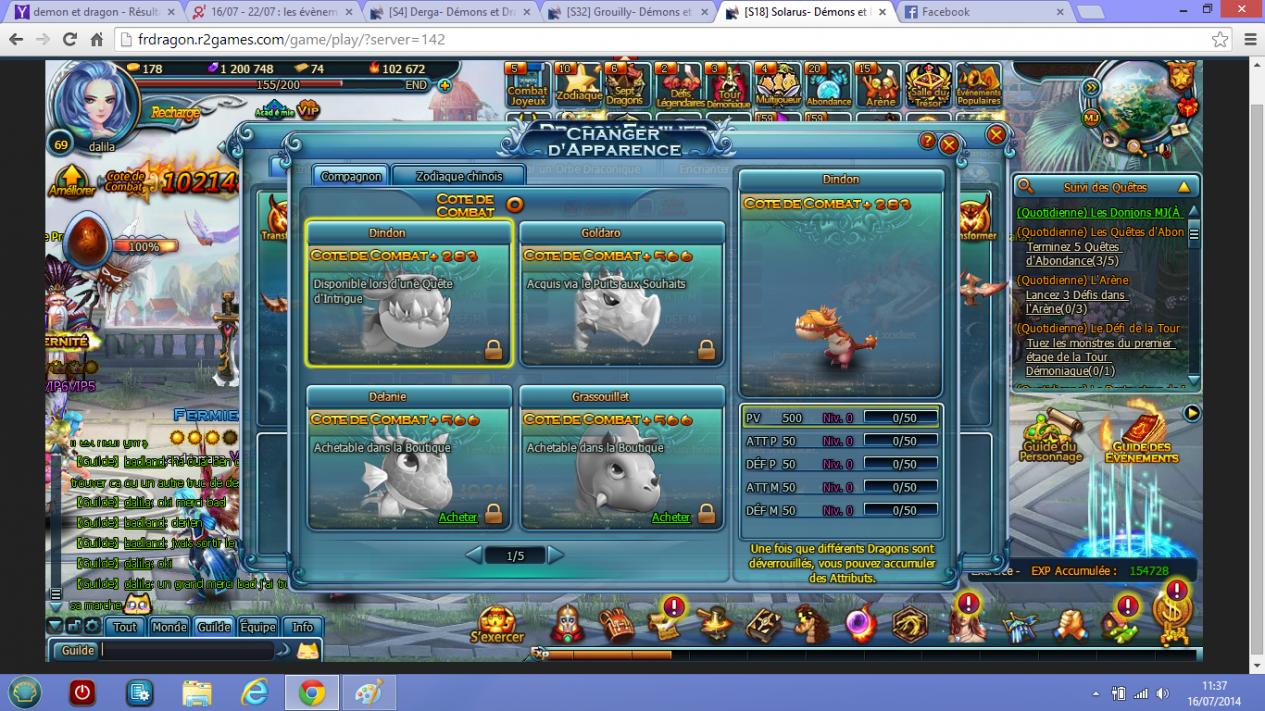Viewport: 1265px width, 711px height.
Task: Open the Recharge button
Action: point(175,113)
